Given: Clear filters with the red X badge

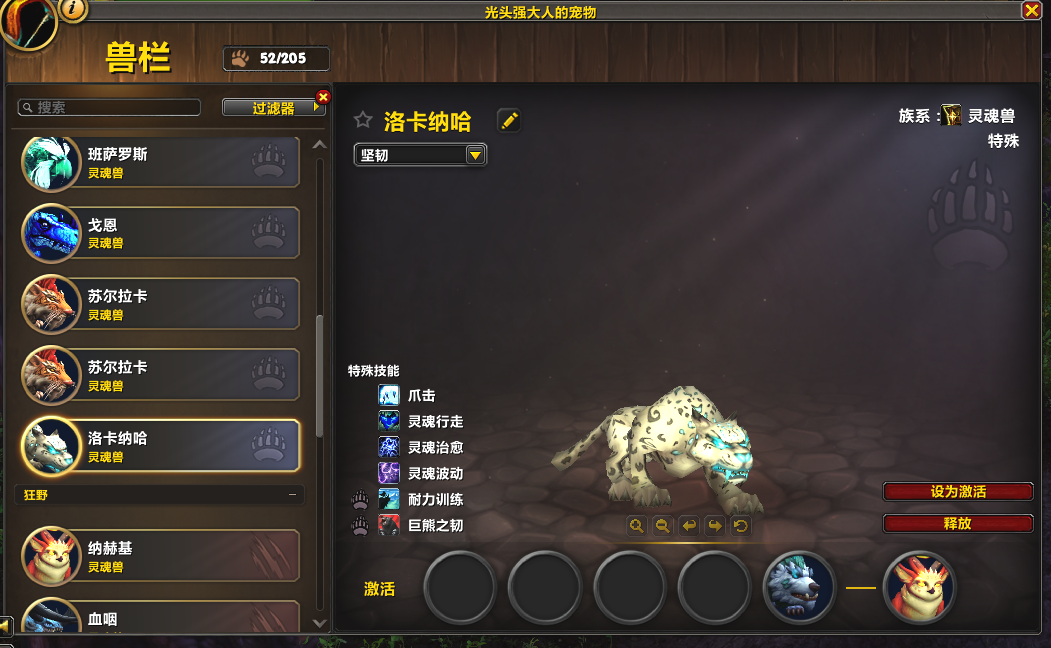Looking at the screenshot, I should [x=323, y=97].
